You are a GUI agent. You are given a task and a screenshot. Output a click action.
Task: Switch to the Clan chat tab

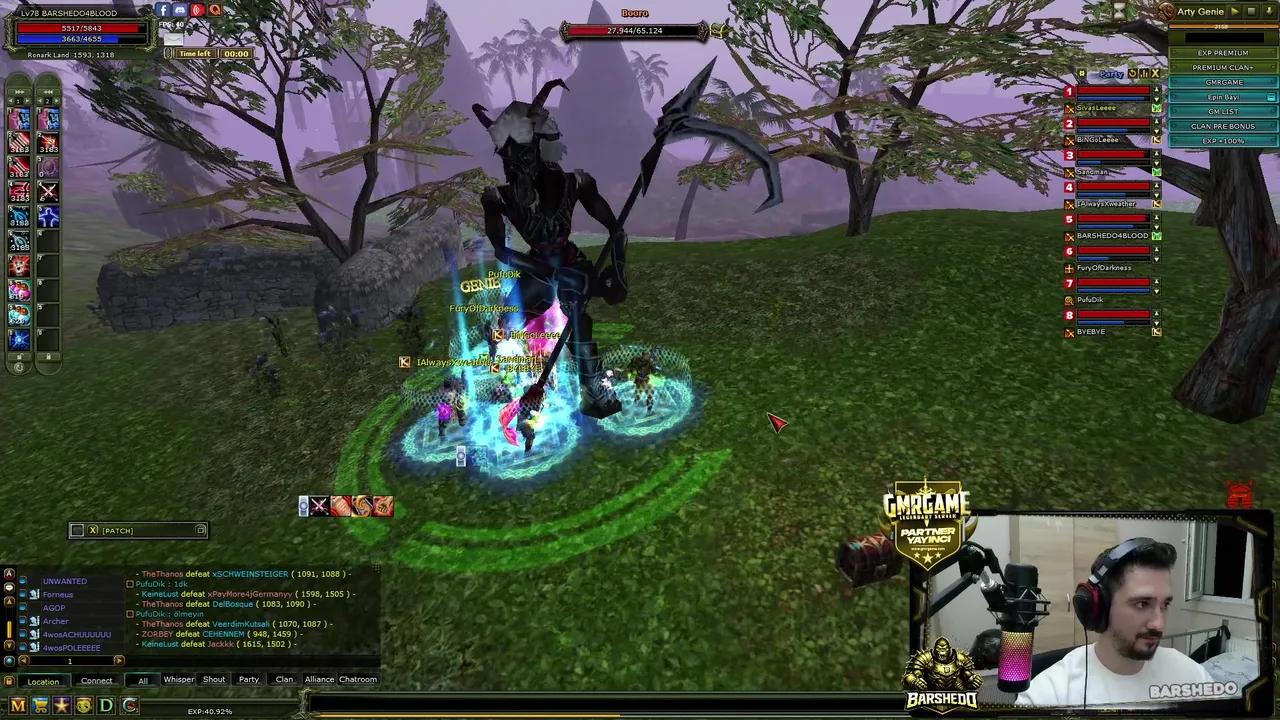284,679
